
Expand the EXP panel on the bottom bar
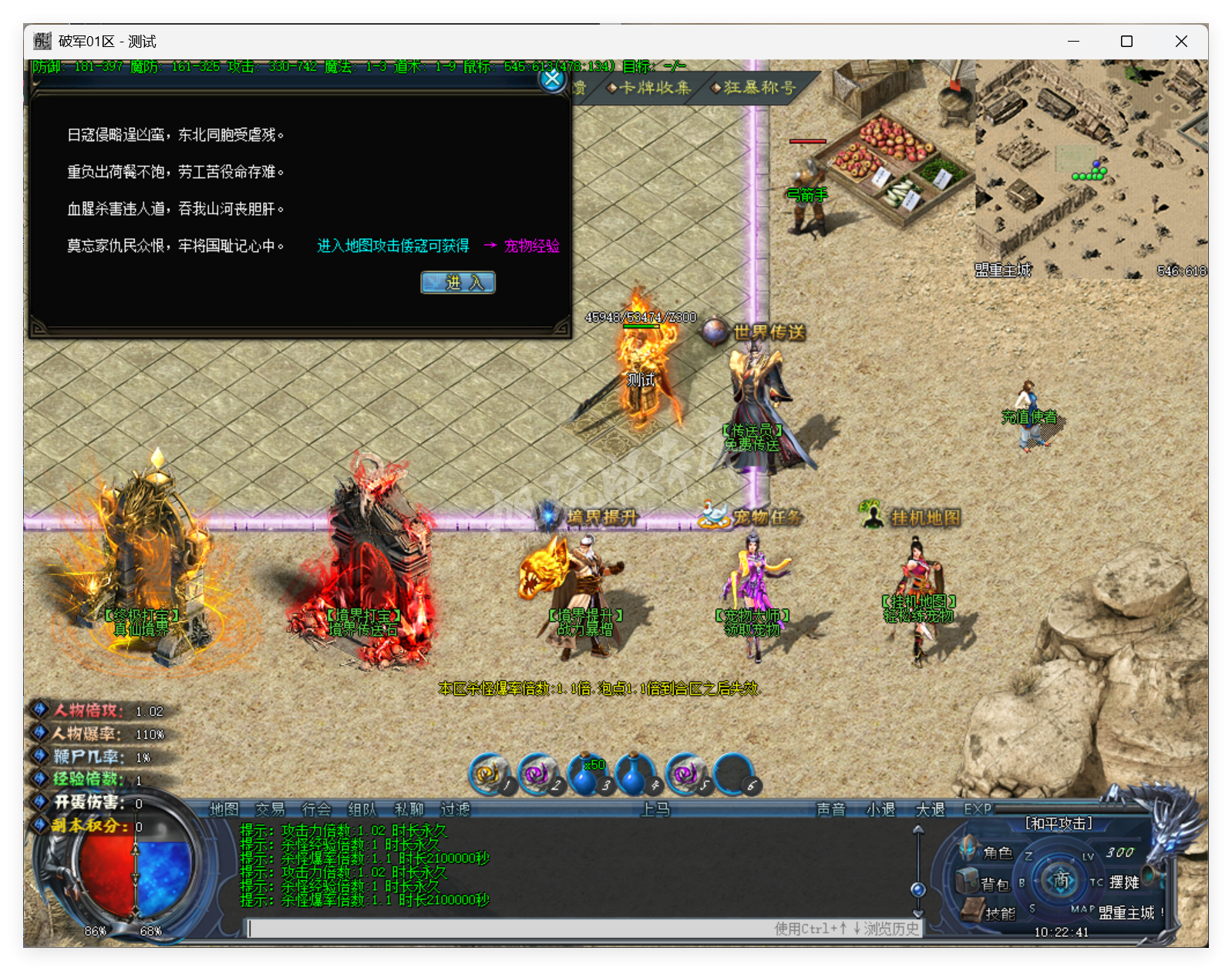point(976,810)
